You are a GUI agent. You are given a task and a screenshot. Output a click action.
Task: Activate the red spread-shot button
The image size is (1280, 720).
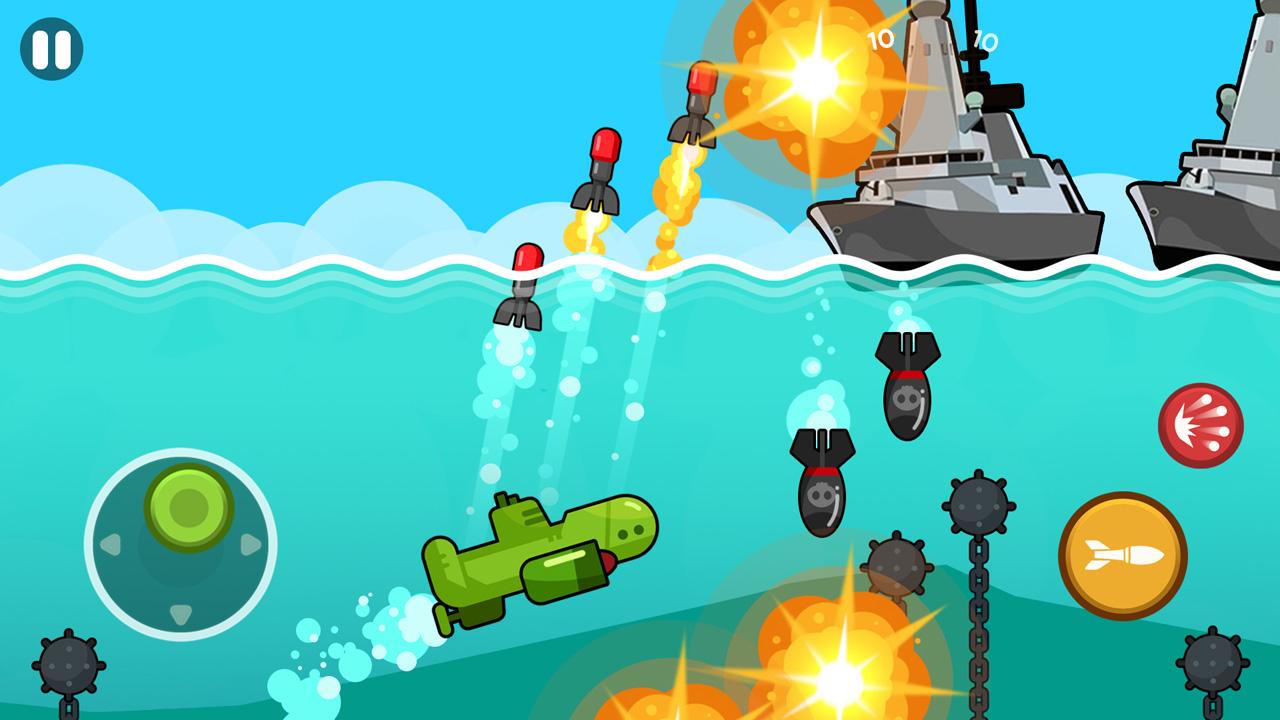(x=1200, y=426)
